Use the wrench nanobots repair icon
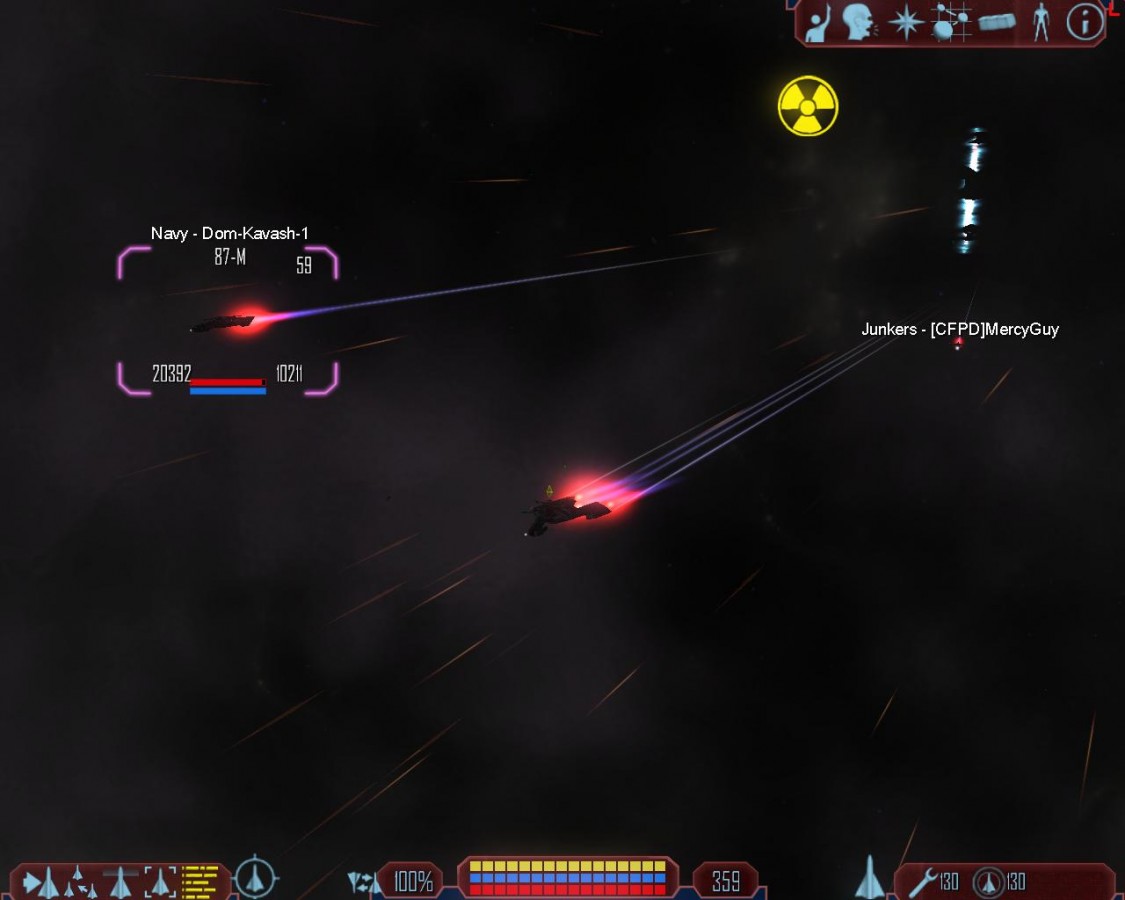Screen dimensions: 1125x900 (x=923, y=881)
